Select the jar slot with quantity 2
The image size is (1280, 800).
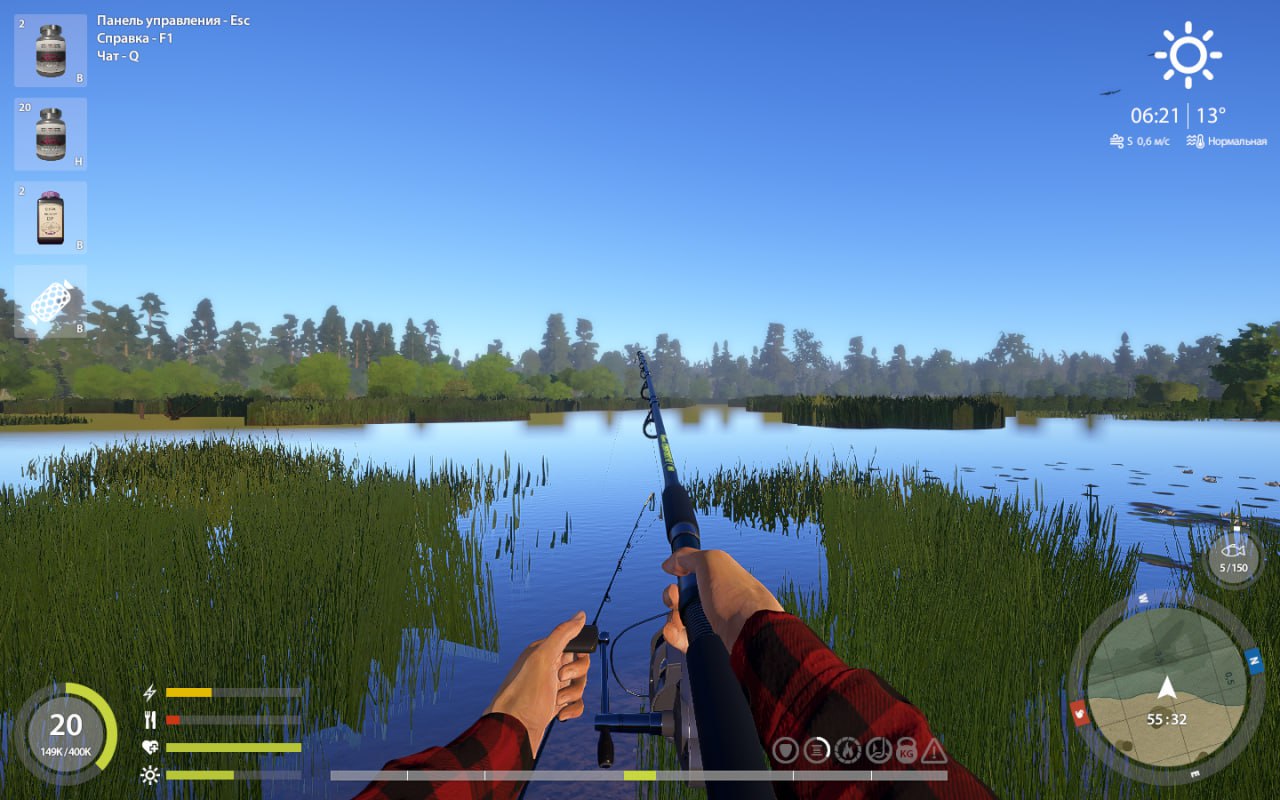click(50, 50)
